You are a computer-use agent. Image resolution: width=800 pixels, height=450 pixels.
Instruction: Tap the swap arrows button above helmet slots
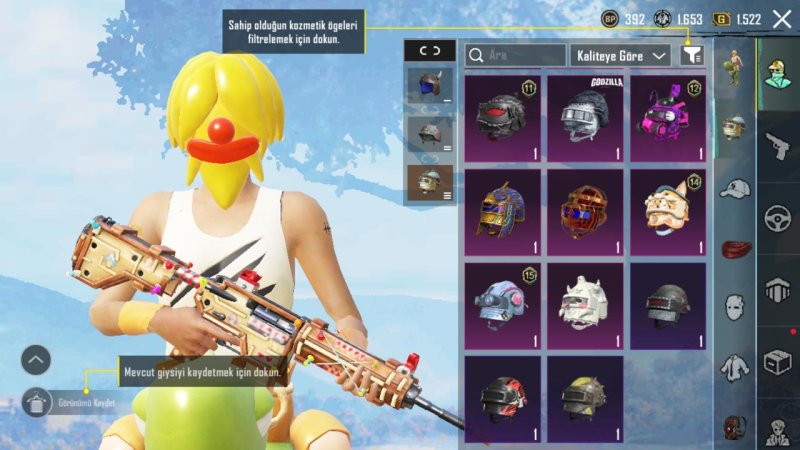pyautogui.click(x=429, y=51)
